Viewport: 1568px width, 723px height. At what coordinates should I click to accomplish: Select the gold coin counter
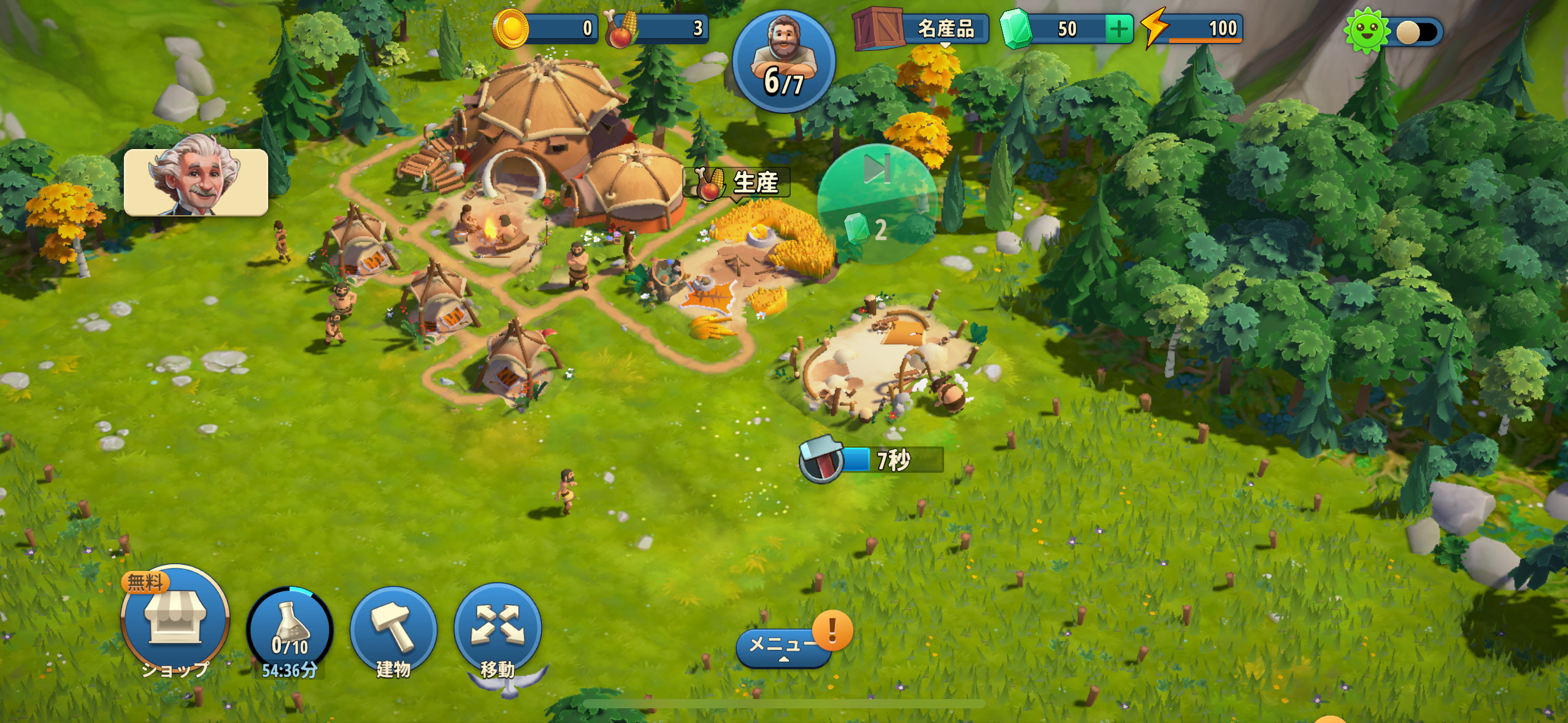(545, 28)
